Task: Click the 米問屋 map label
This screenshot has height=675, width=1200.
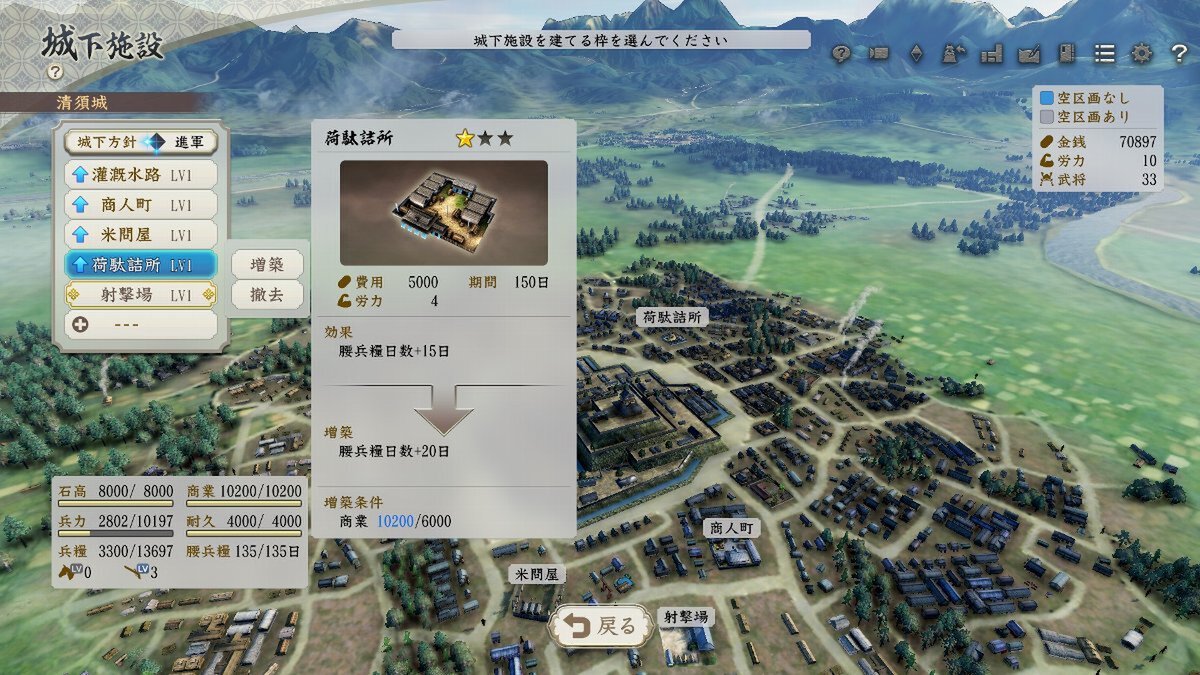Action: pyautogui.click(x=537, y=574)
